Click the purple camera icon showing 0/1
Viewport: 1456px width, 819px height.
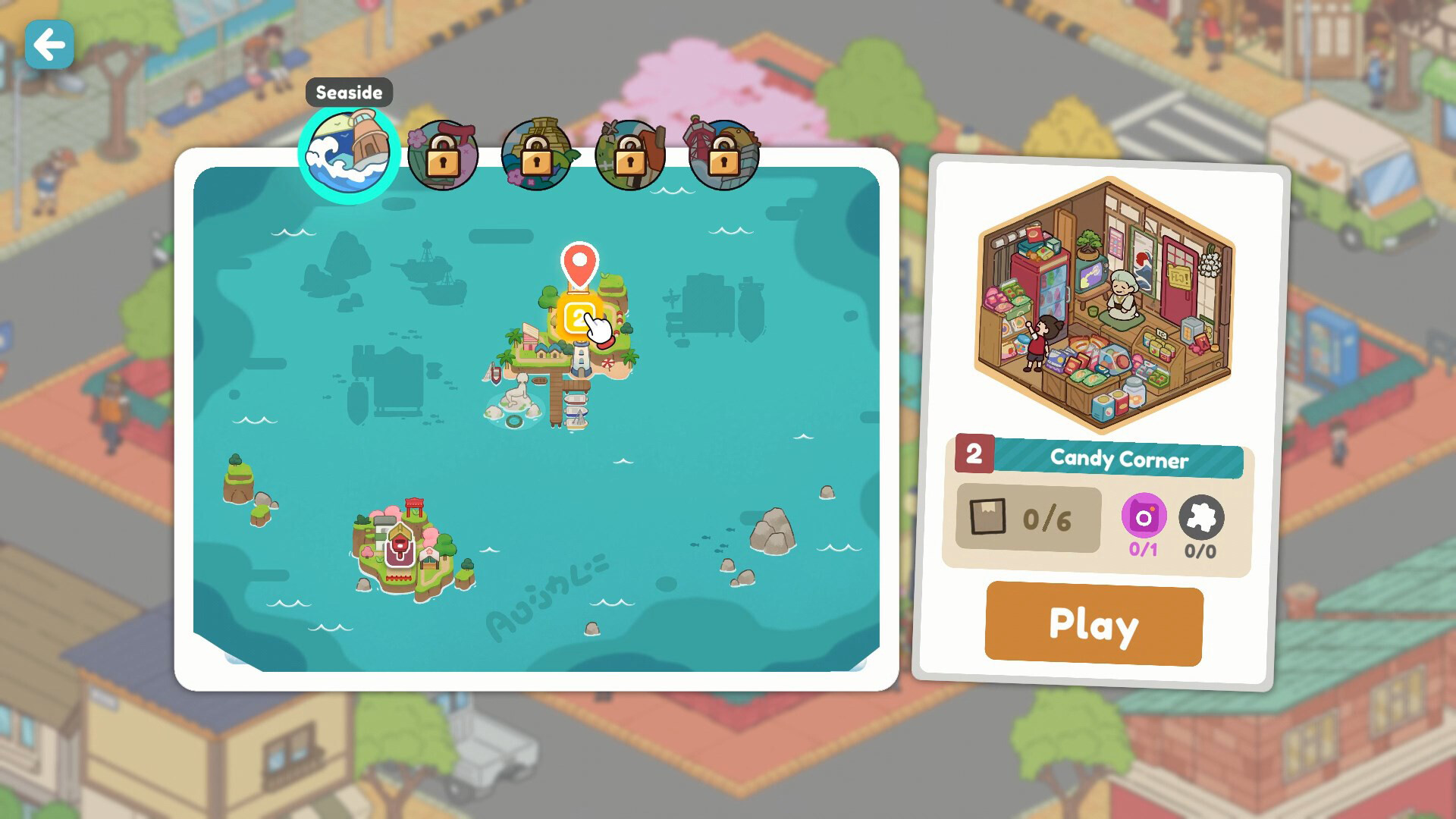[1144, 517]
